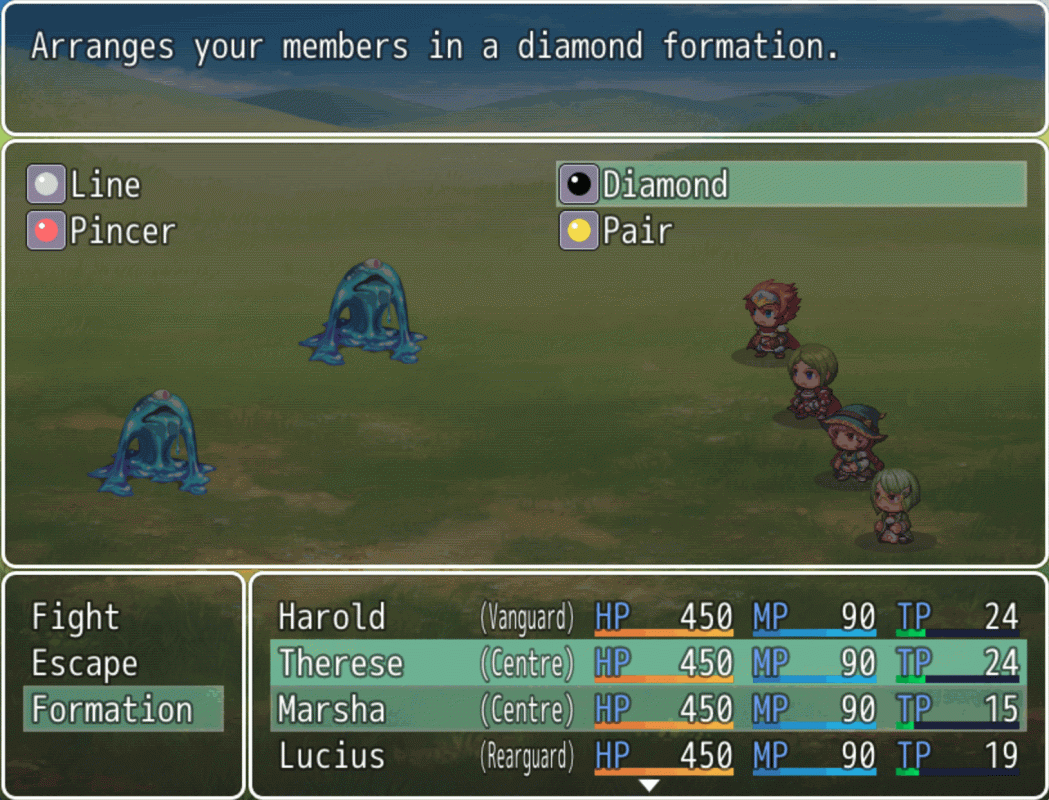Image resolution: width=1049 pixels, height=800 pixels.
Task: Choose Marsha's party status row
Action: click(x=647, y=709)
